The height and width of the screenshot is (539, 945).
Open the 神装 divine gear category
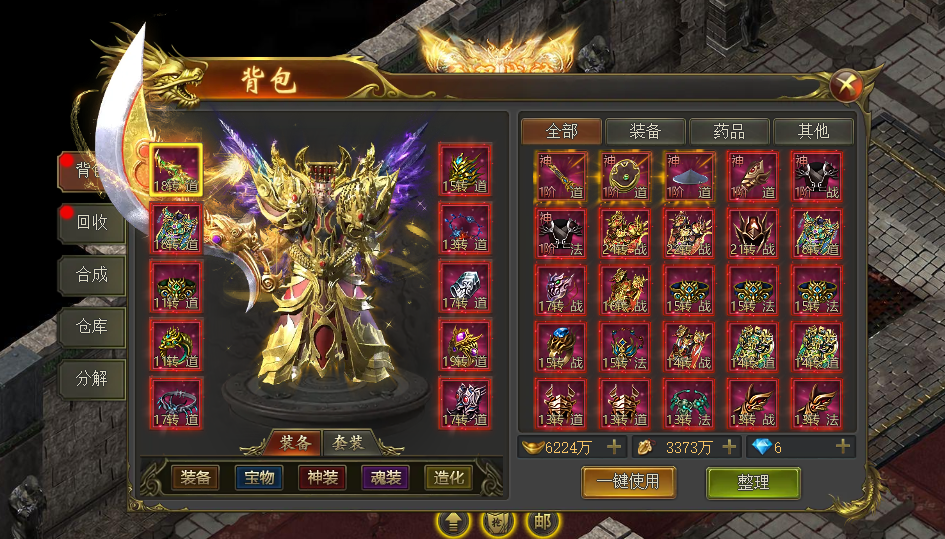click(x=322, y=478)
